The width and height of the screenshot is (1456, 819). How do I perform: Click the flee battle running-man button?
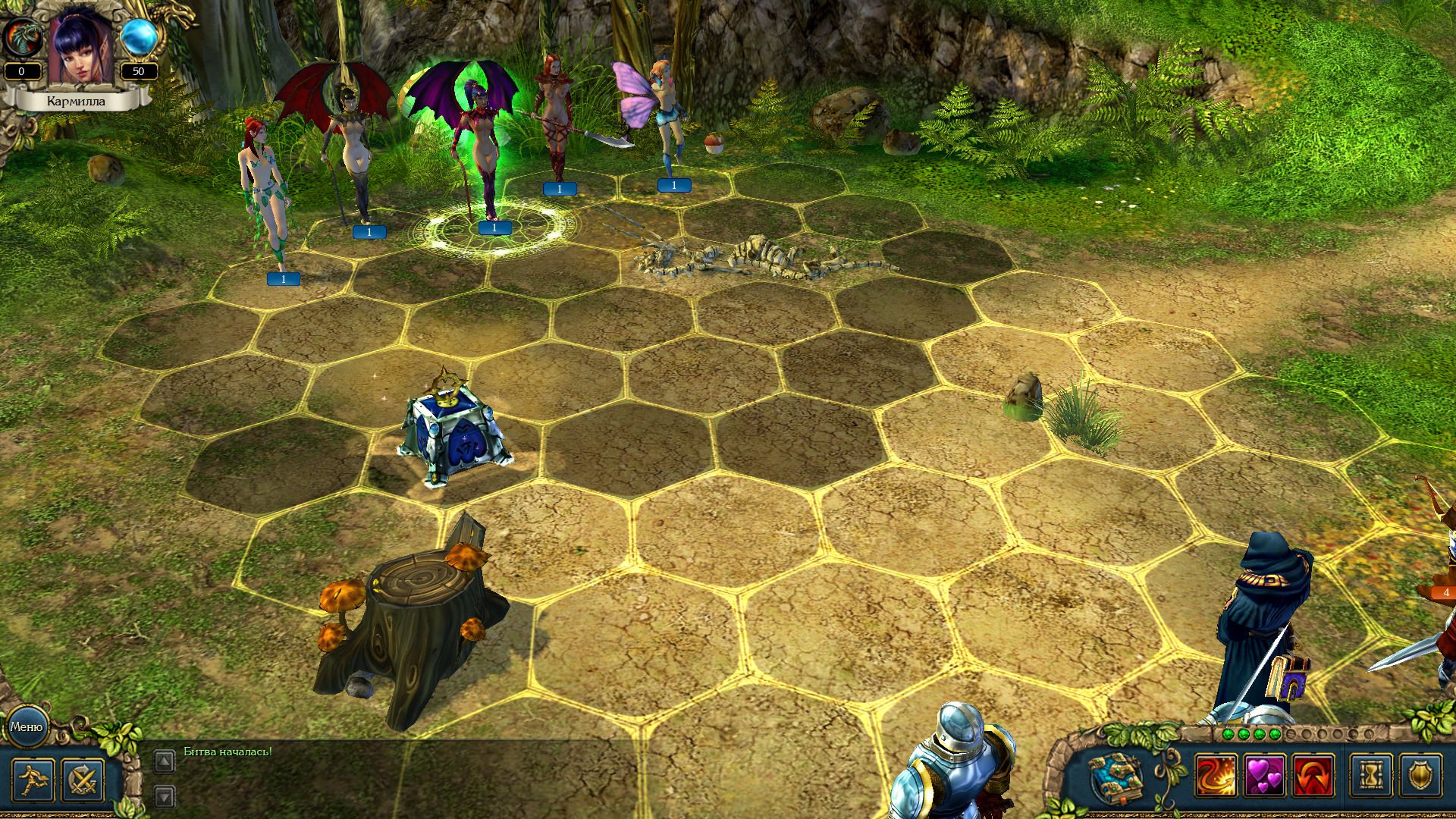33,780
